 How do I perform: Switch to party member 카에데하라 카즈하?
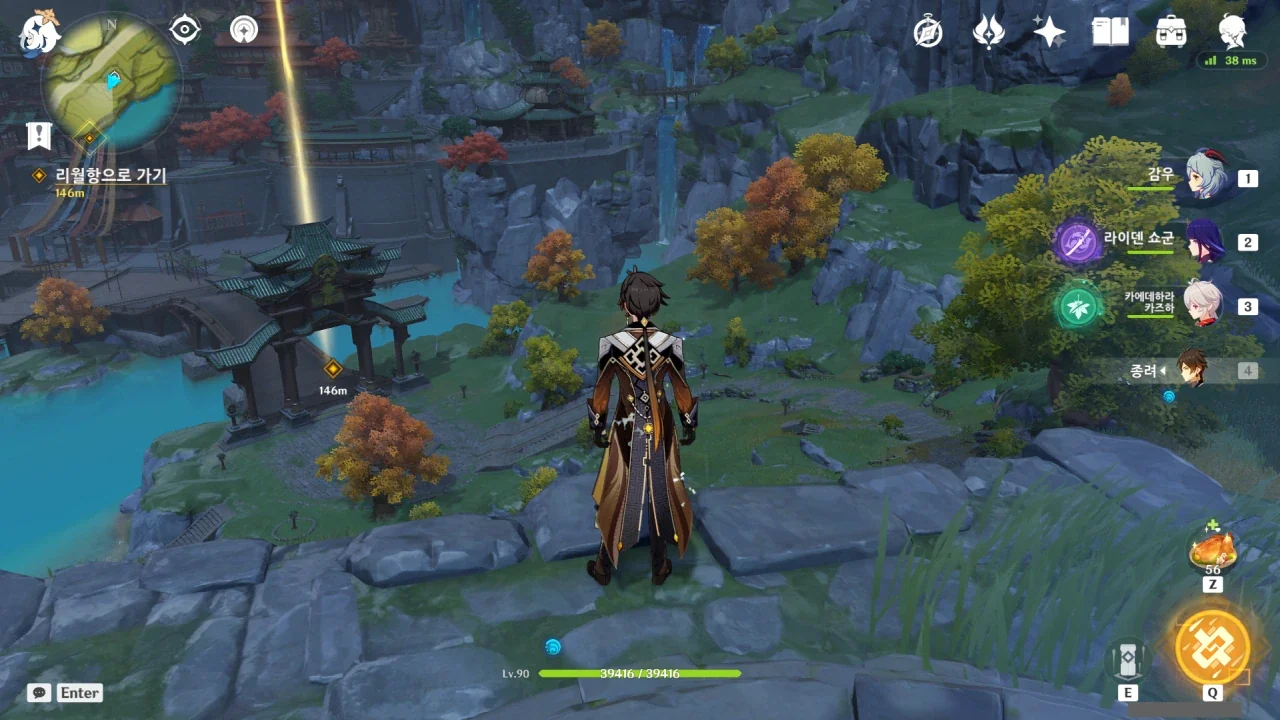[1205, 304]
